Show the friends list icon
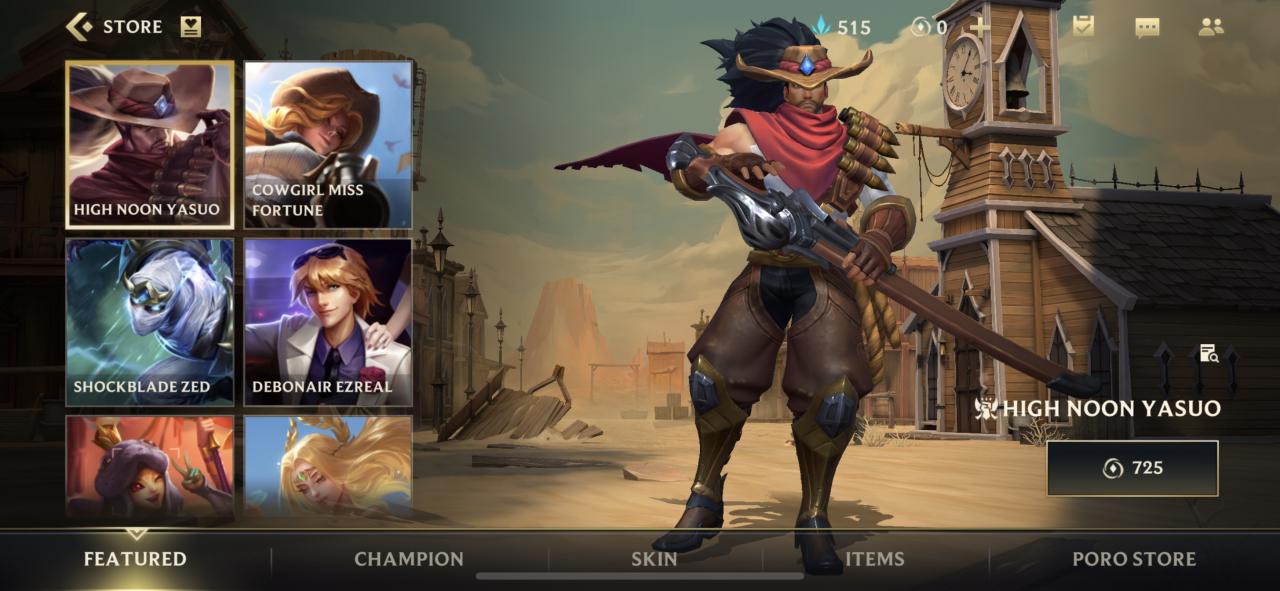Viewport: 1280px width, 591px height. pyautogui.click(x=1211, y=27)
